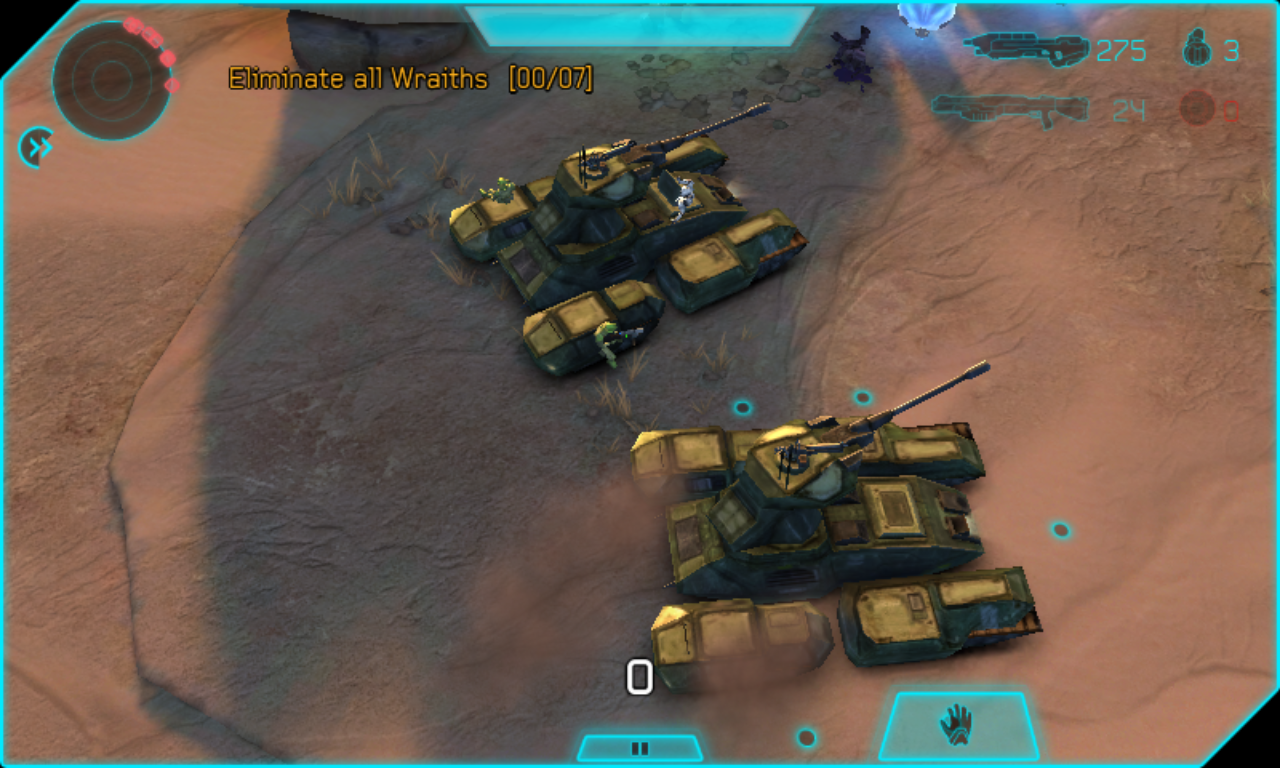The image size is (1280, 768).
Task: Tap the hand action button
Action: (x=958, y=724)
